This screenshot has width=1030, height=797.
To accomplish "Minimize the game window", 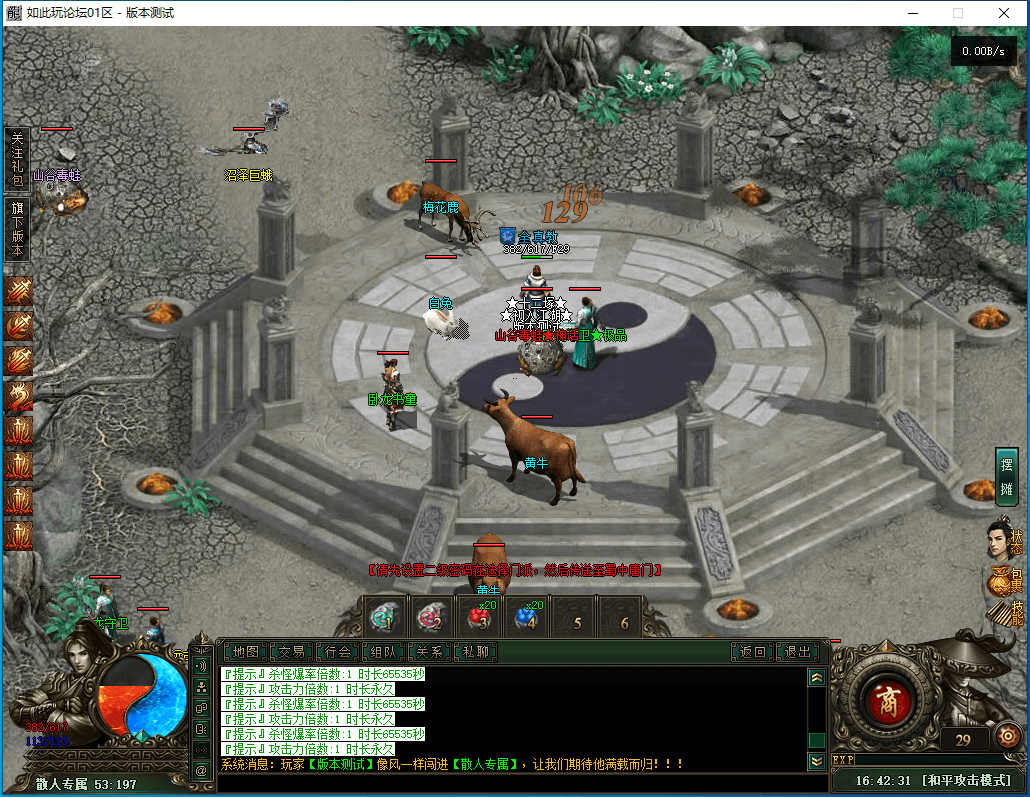I will tap(912, 13).
